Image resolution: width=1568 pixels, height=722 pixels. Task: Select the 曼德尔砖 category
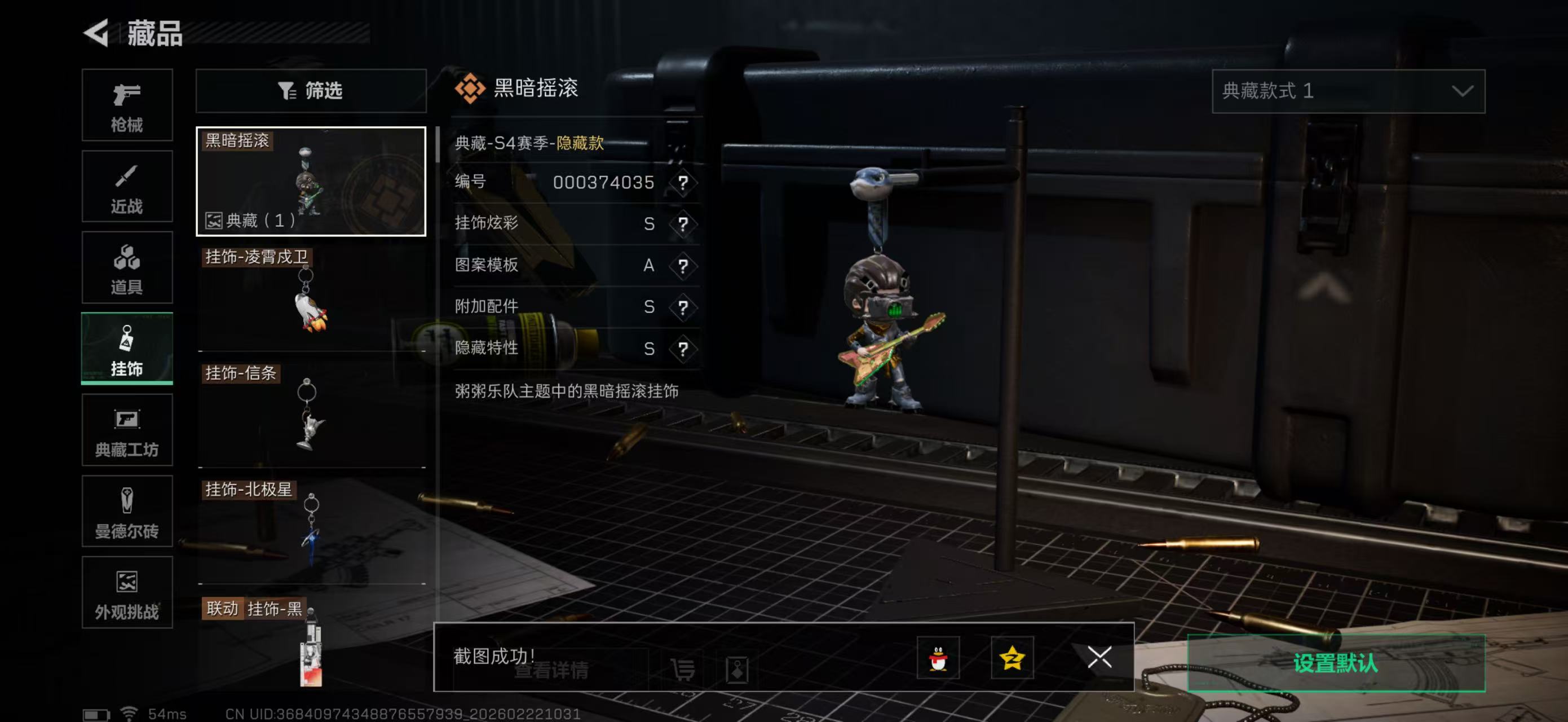(x=127, y=512)
